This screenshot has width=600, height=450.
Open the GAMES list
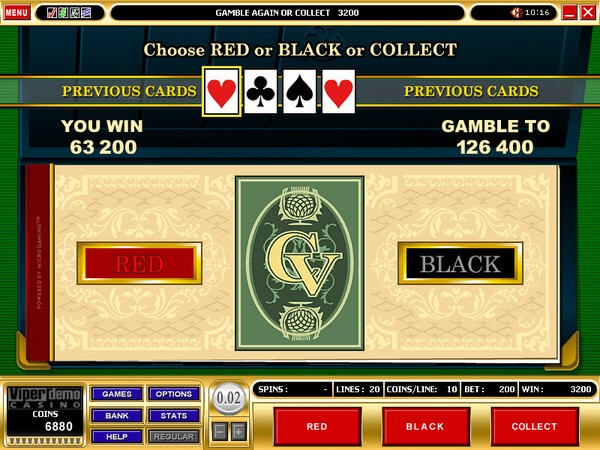[117, 394]
